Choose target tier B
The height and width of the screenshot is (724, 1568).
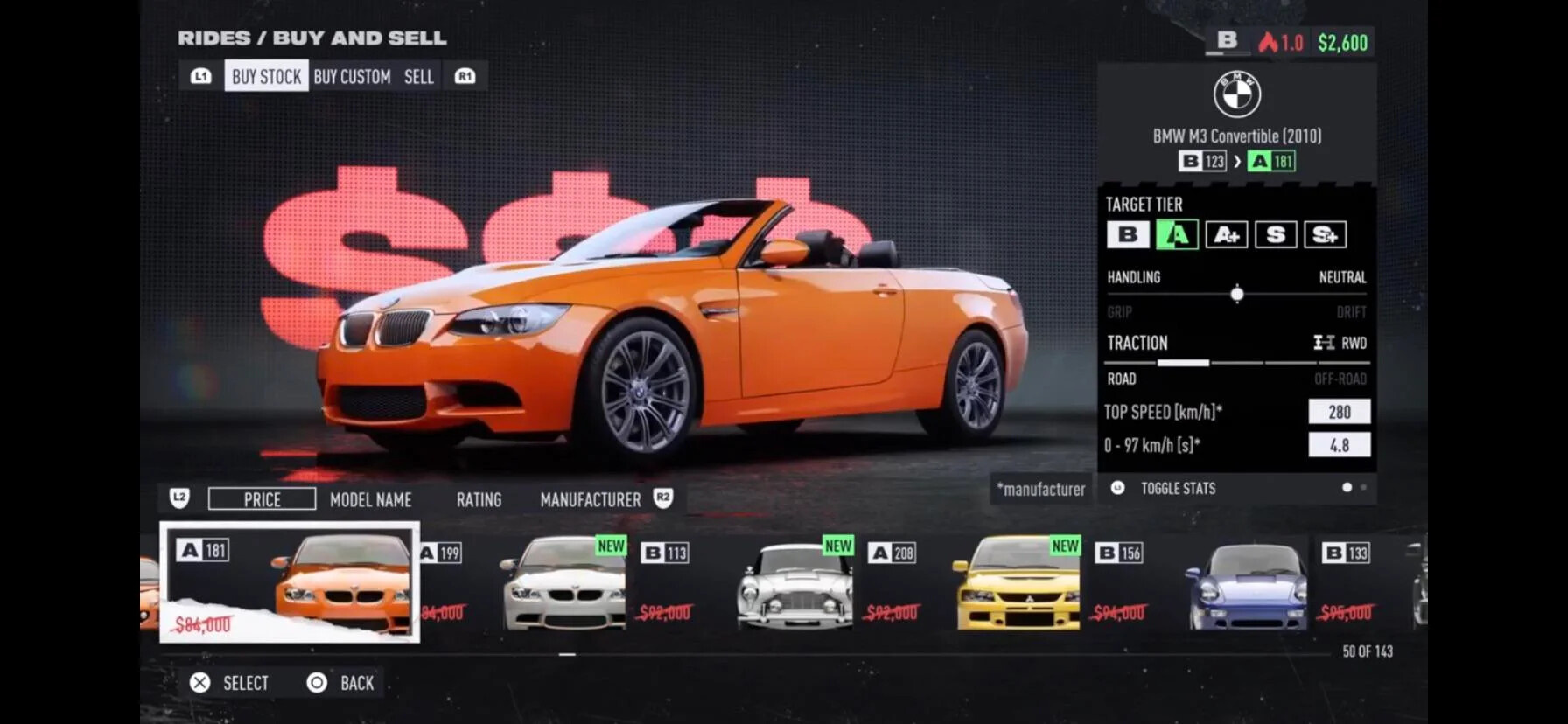tap(1128, 234)
